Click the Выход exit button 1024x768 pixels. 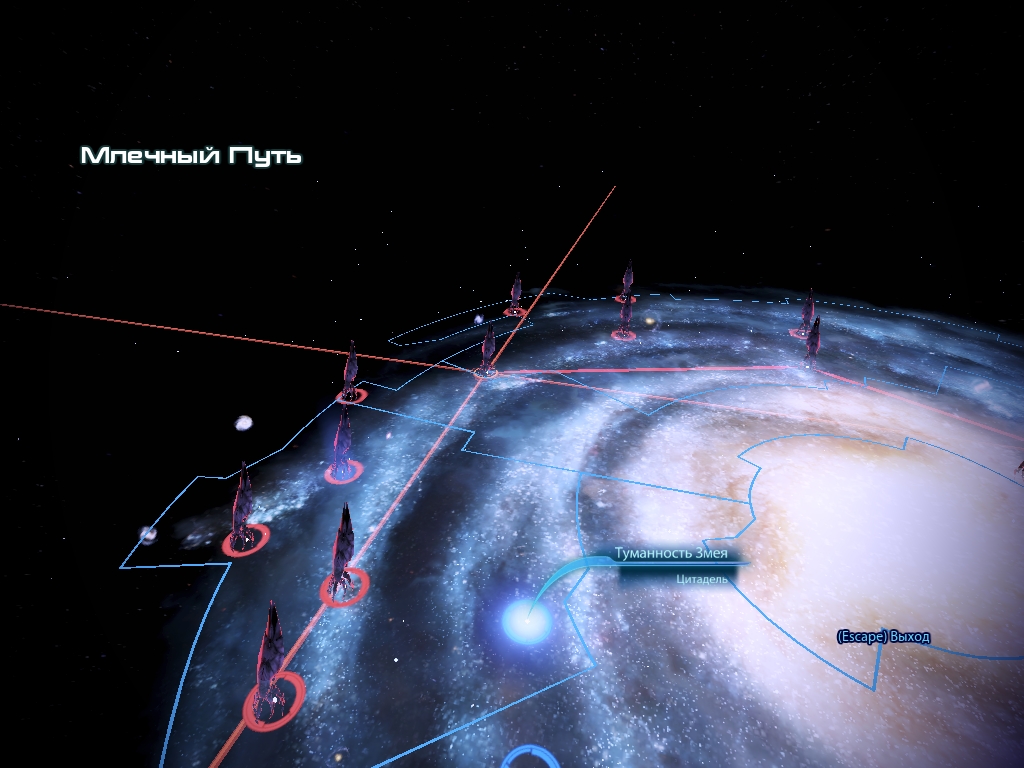(883, 637)
